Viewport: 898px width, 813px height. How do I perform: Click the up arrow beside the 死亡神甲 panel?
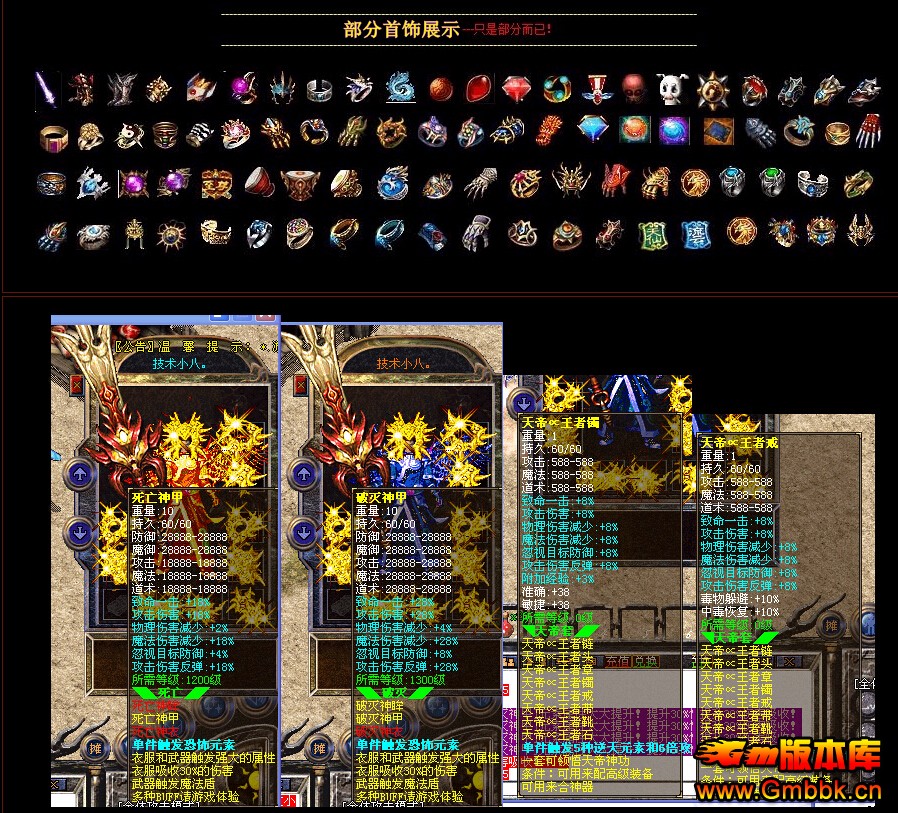point(80,472)
